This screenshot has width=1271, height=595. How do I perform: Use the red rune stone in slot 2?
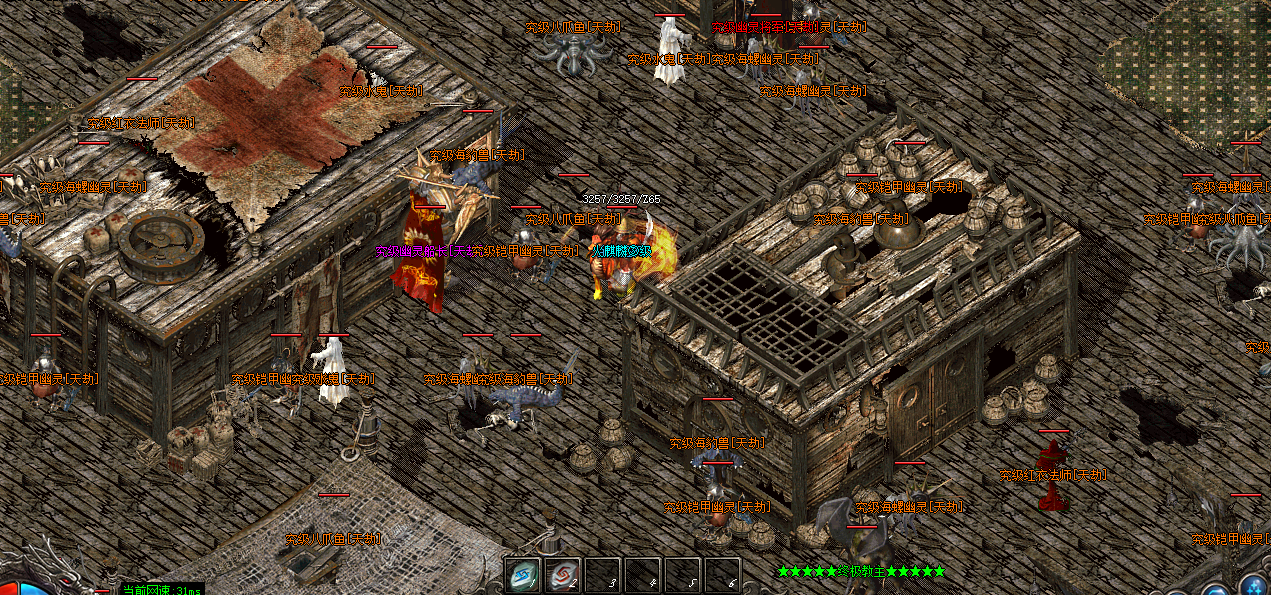tap(562, 575)
